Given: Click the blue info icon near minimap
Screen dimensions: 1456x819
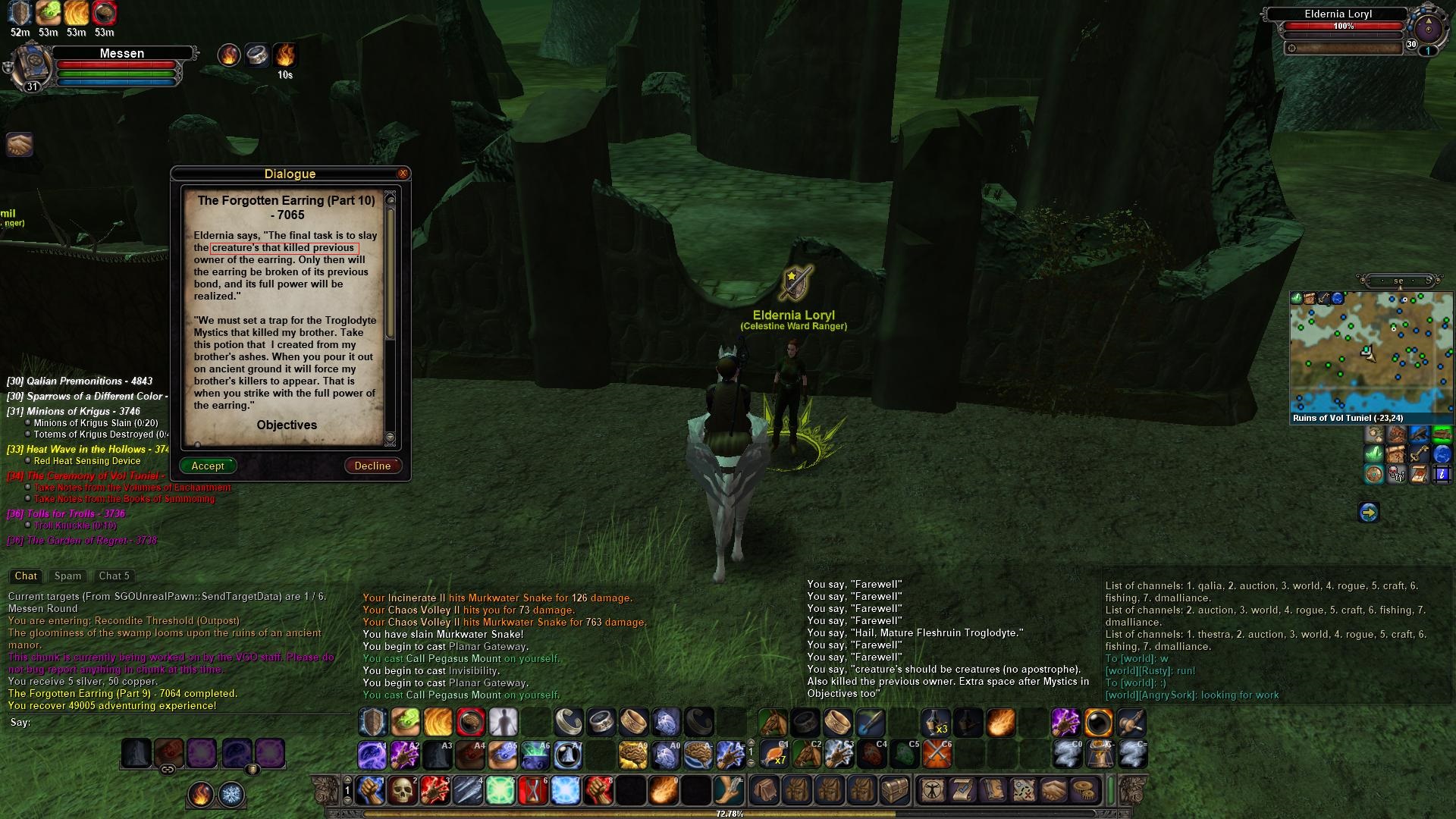Looking at the screenshot, I should click(1442, 475).
